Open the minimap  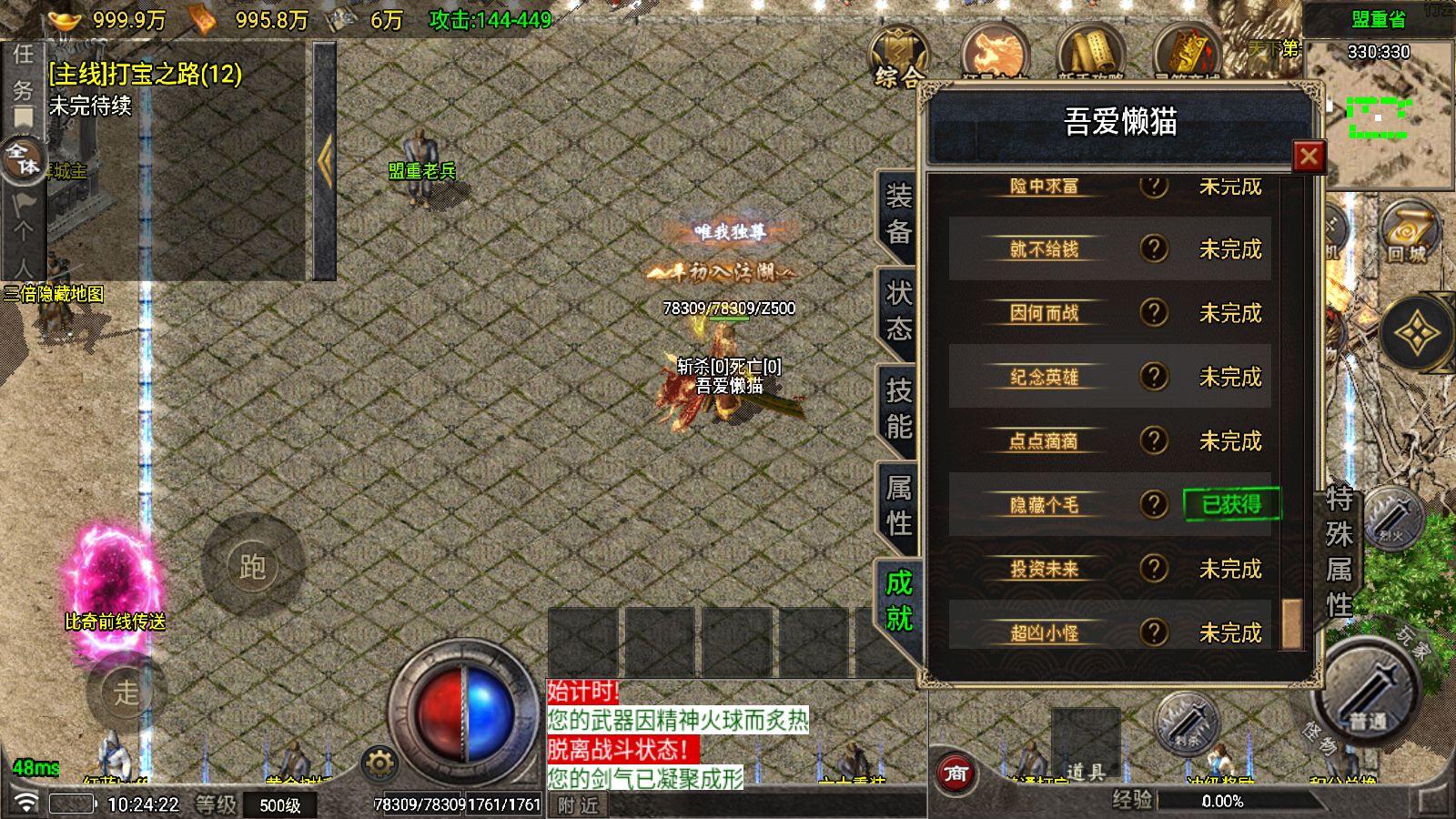click(x=1380, y=114)
